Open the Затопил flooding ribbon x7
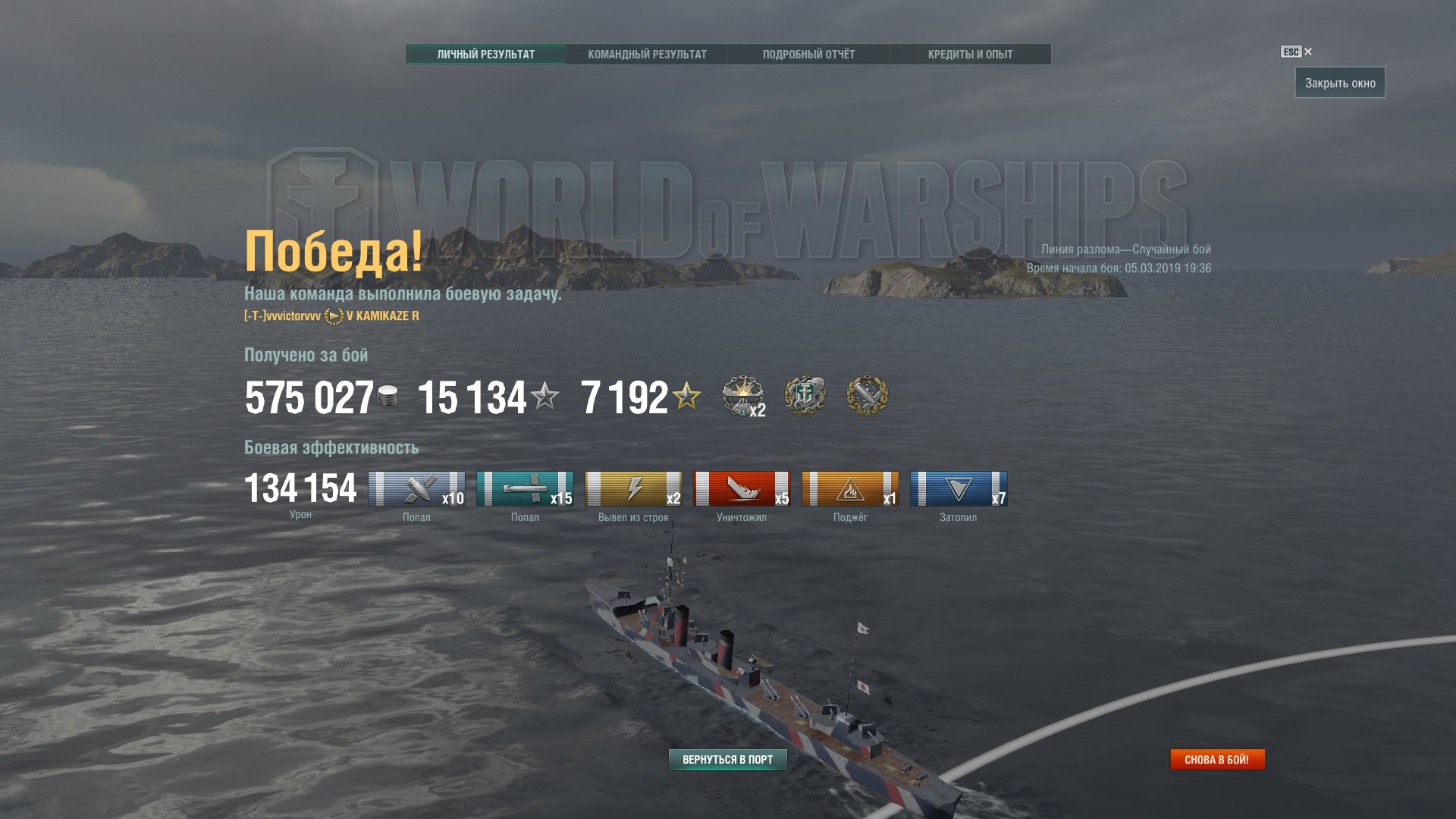Screen dimensions: 1456x819 [x=959, y=489]
